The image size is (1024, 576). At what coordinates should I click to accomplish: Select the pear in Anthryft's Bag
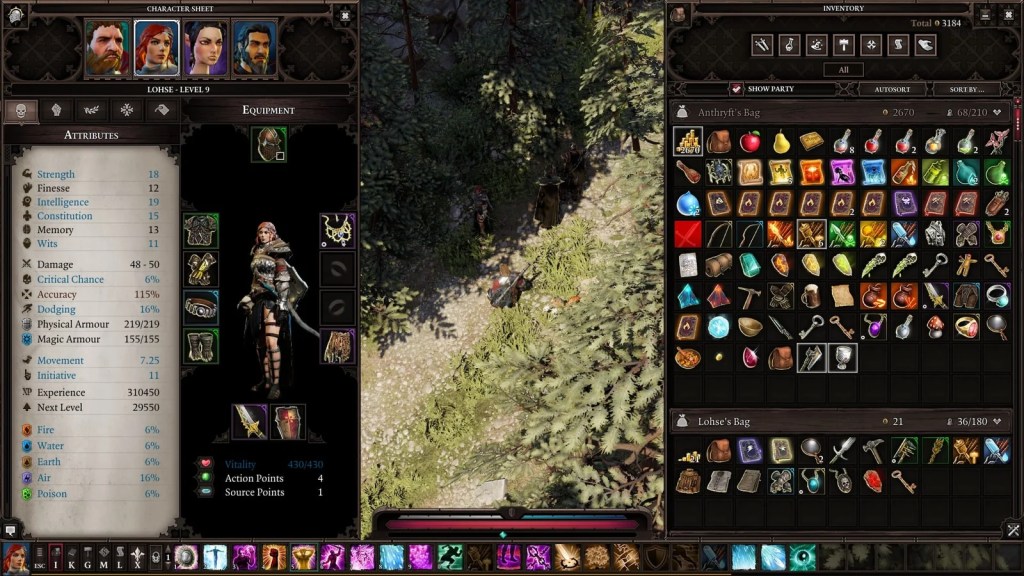pyautogui.click(x=781, y=142)
